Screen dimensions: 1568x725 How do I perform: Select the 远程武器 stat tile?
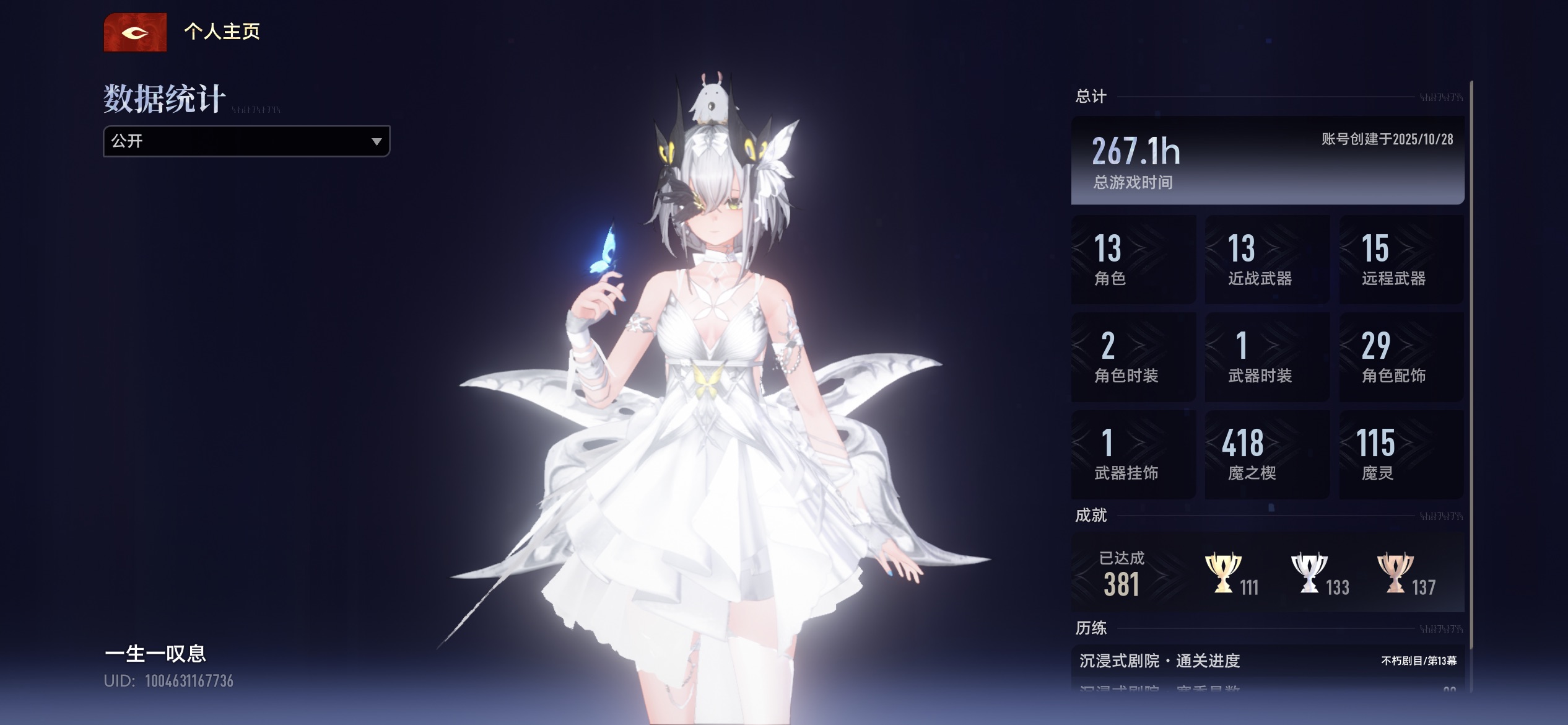point(1401,260)
